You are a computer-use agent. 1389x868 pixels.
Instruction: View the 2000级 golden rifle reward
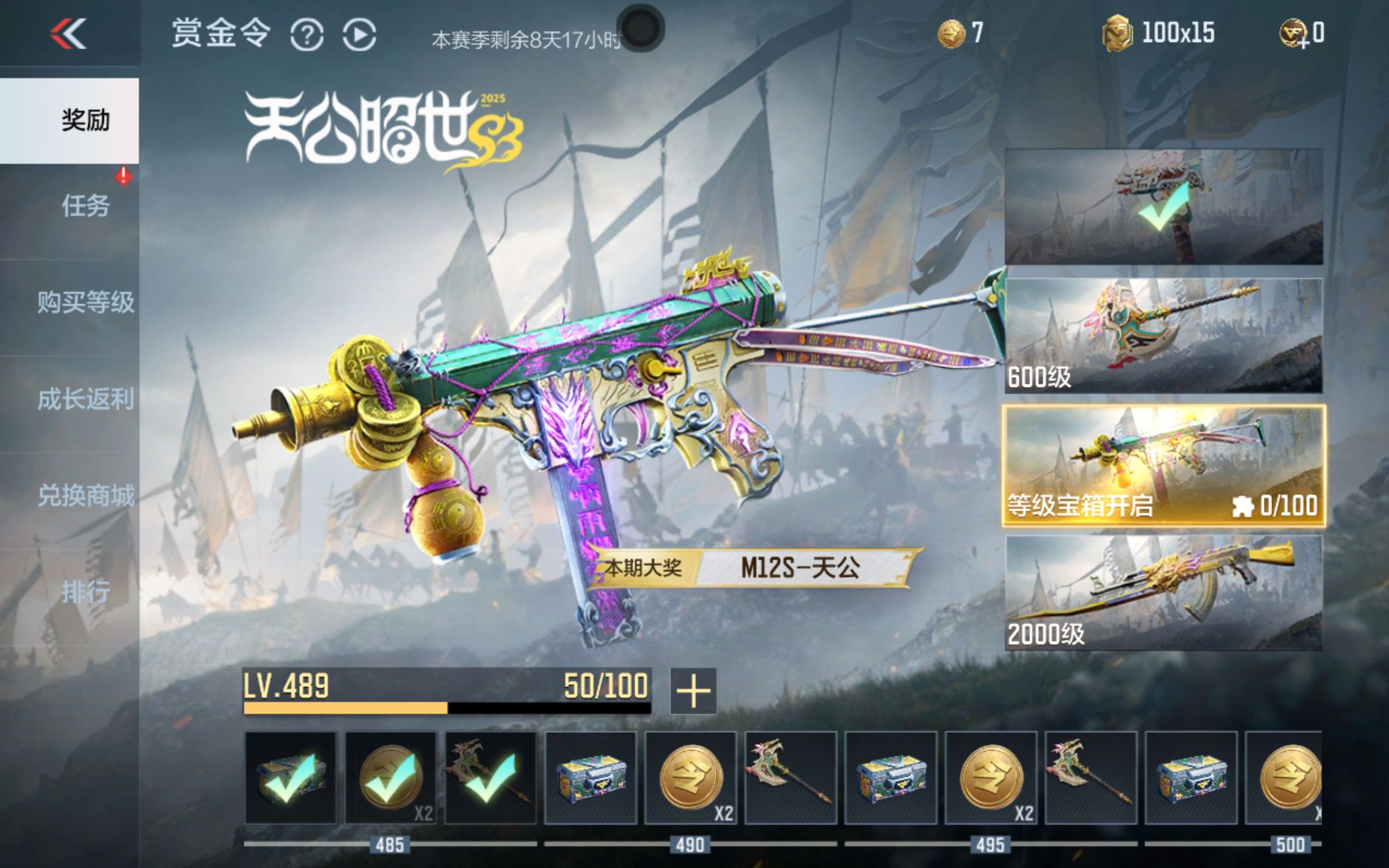[x=1163, y=592]
